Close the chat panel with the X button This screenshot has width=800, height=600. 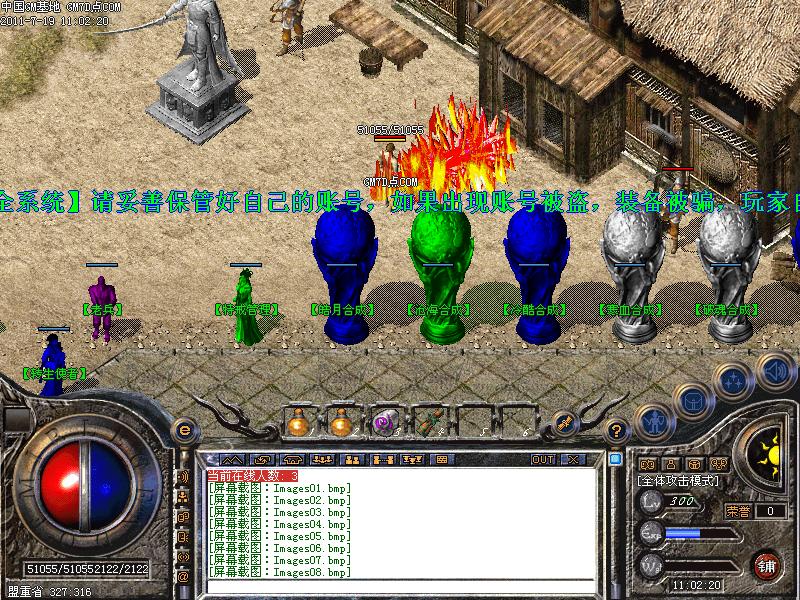click(573, 459)
